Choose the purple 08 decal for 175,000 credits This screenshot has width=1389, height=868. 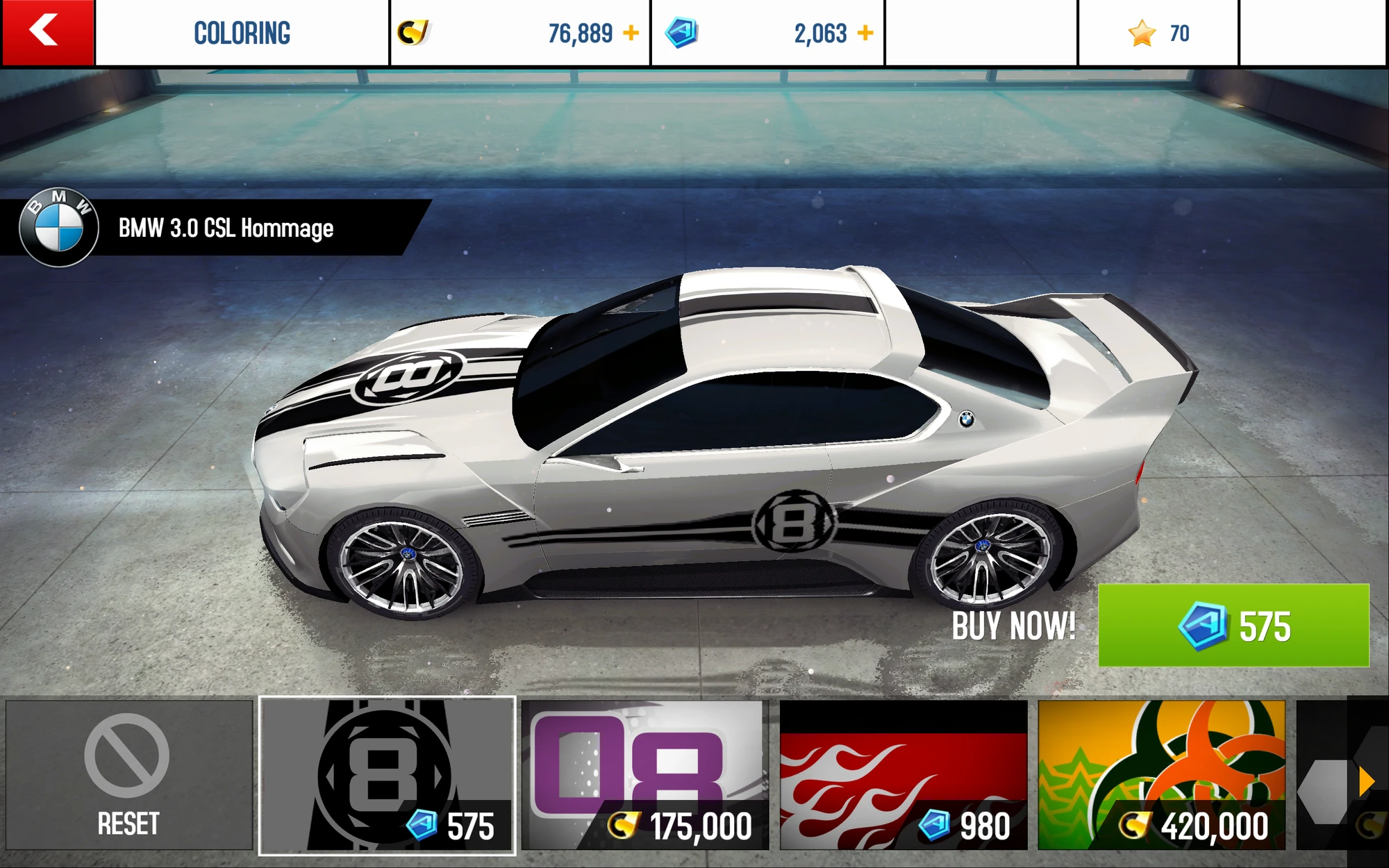(645, 775)
